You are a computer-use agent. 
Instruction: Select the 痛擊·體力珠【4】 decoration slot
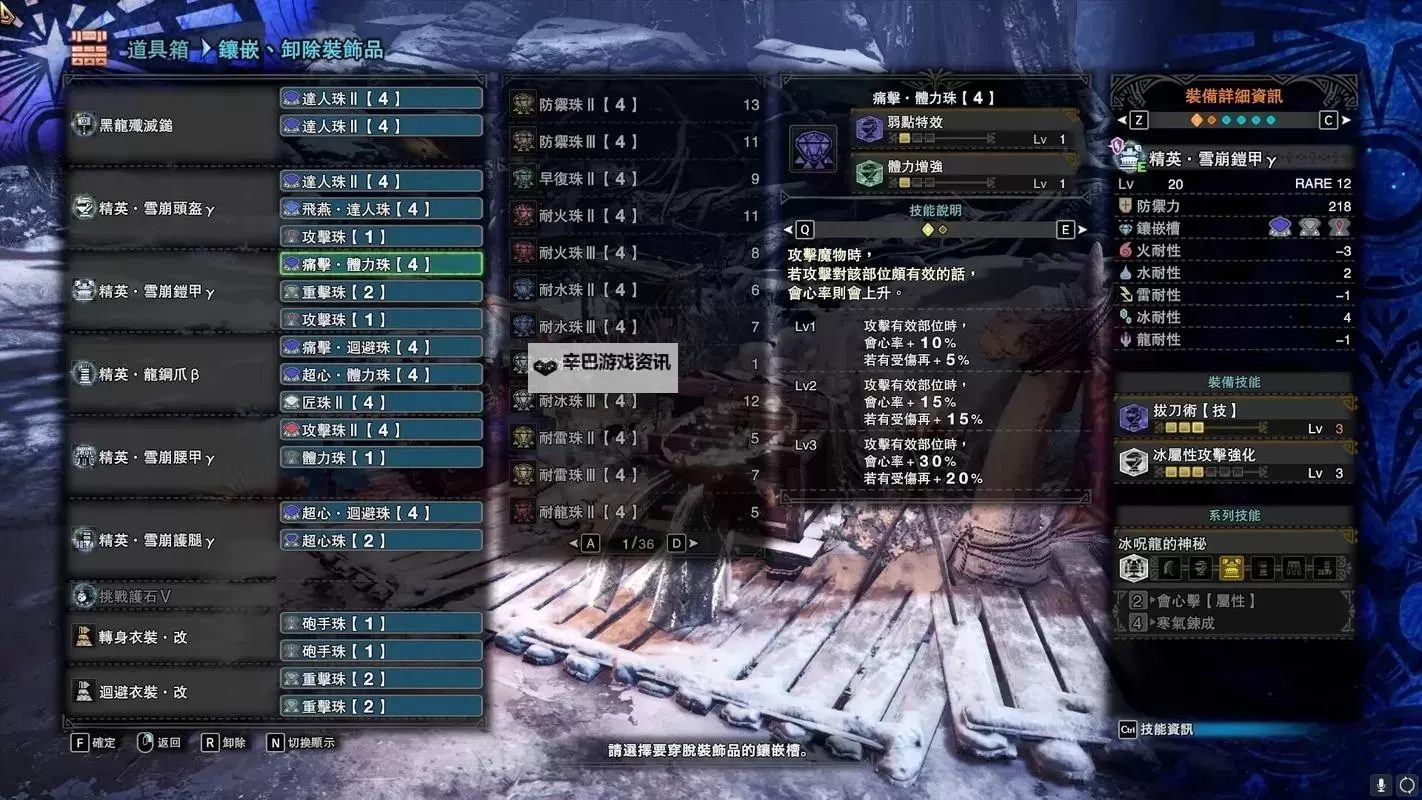[x=380, y=264]
